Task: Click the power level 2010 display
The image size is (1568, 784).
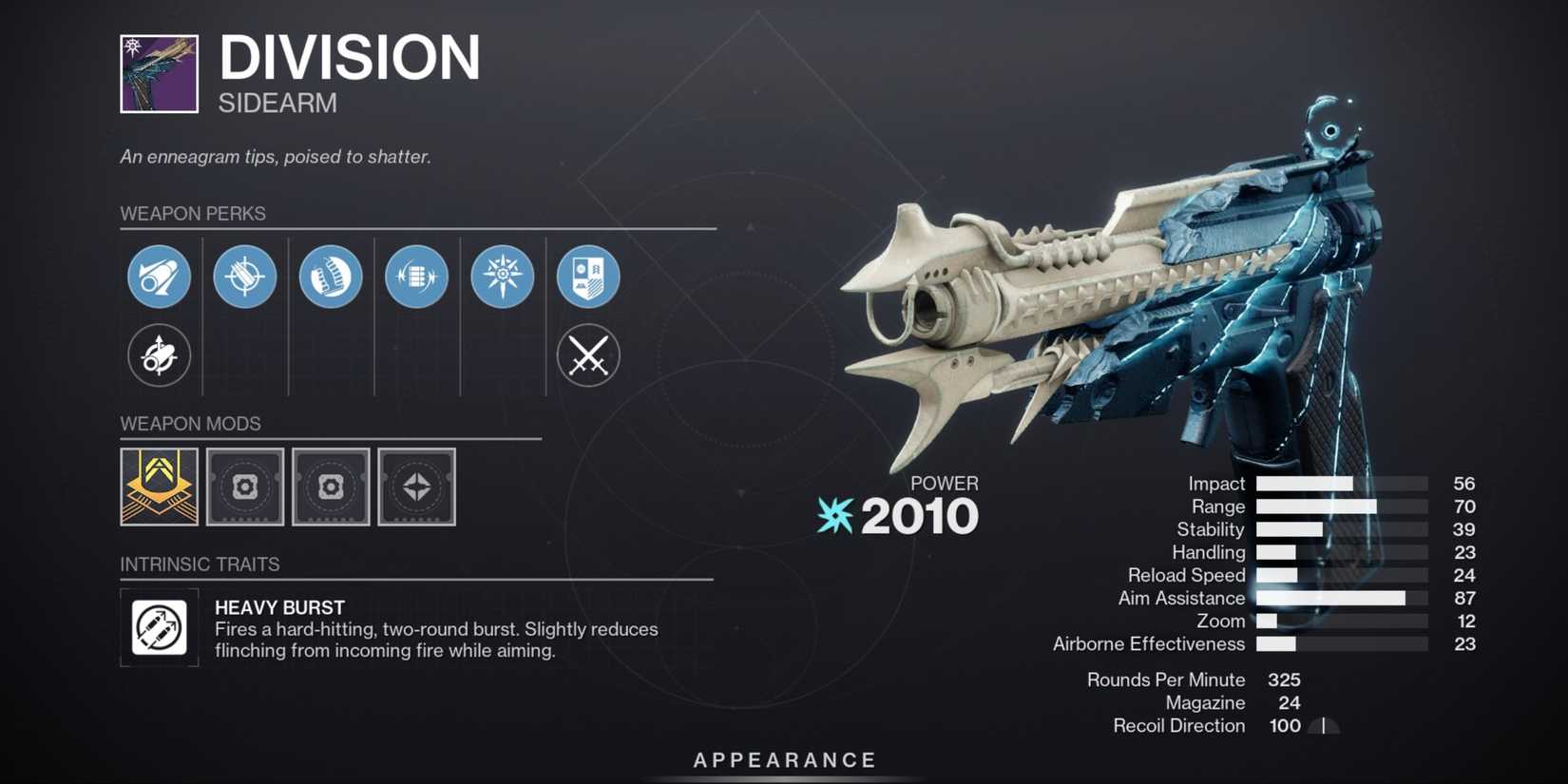Action: (x=918, y=515)
